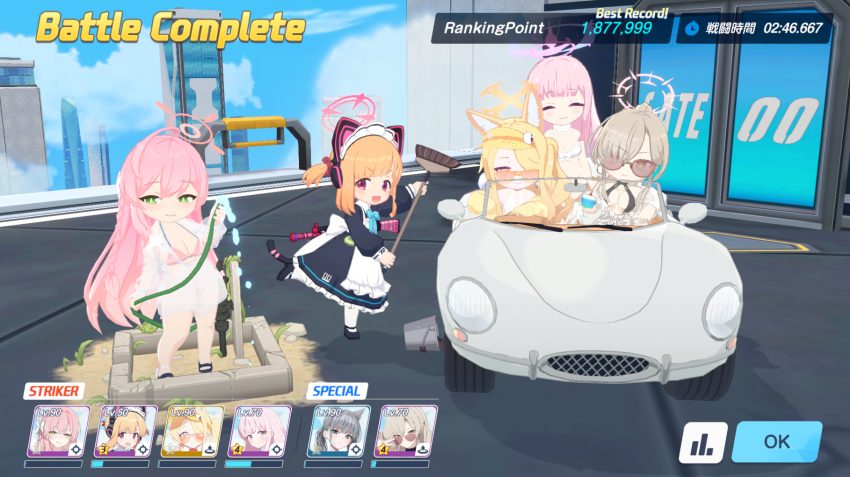Confirm the battle result with OK
850x477 pixels.
776,441
